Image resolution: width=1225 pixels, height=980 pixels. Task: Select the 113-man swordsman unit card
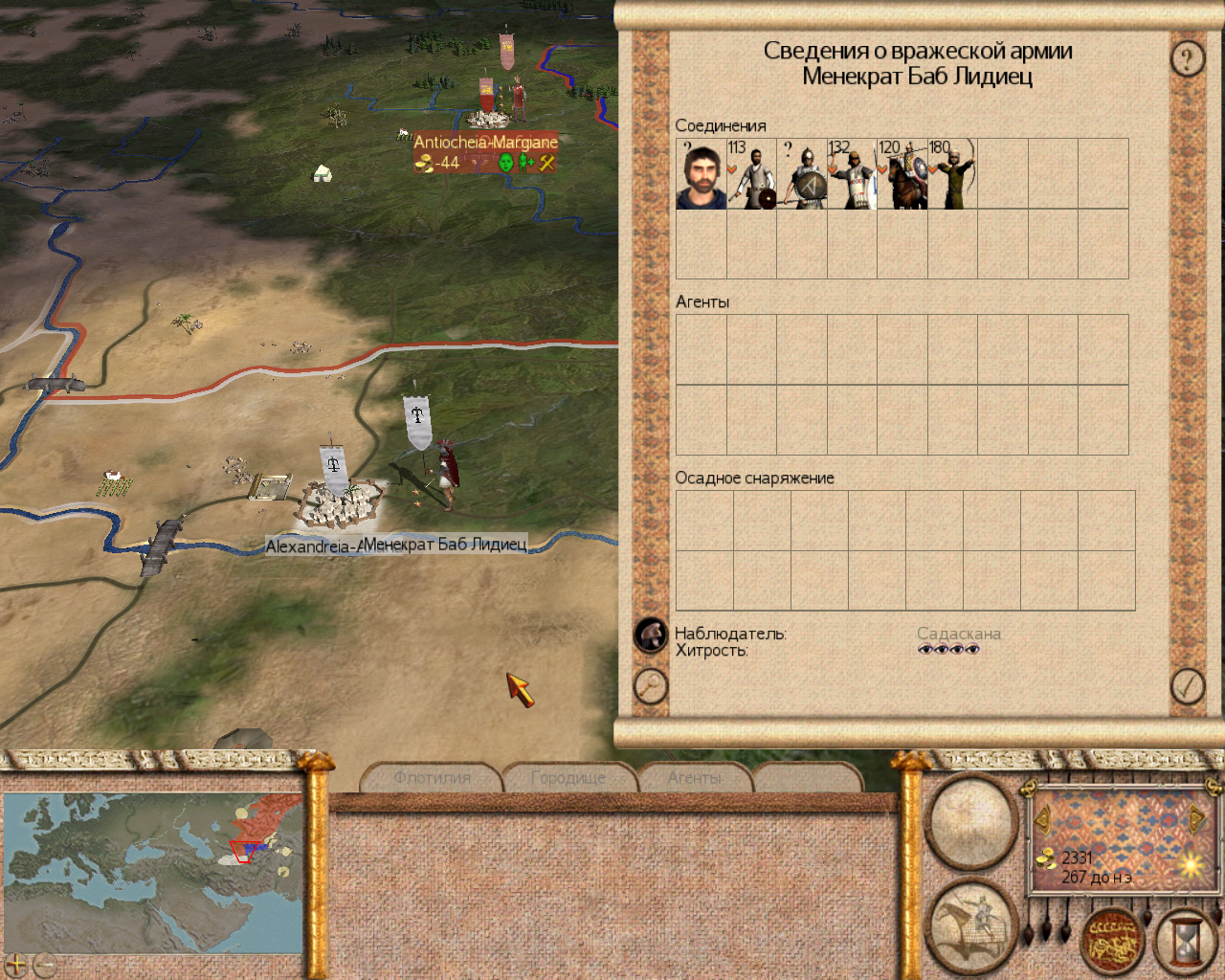[x=752, y=174]
